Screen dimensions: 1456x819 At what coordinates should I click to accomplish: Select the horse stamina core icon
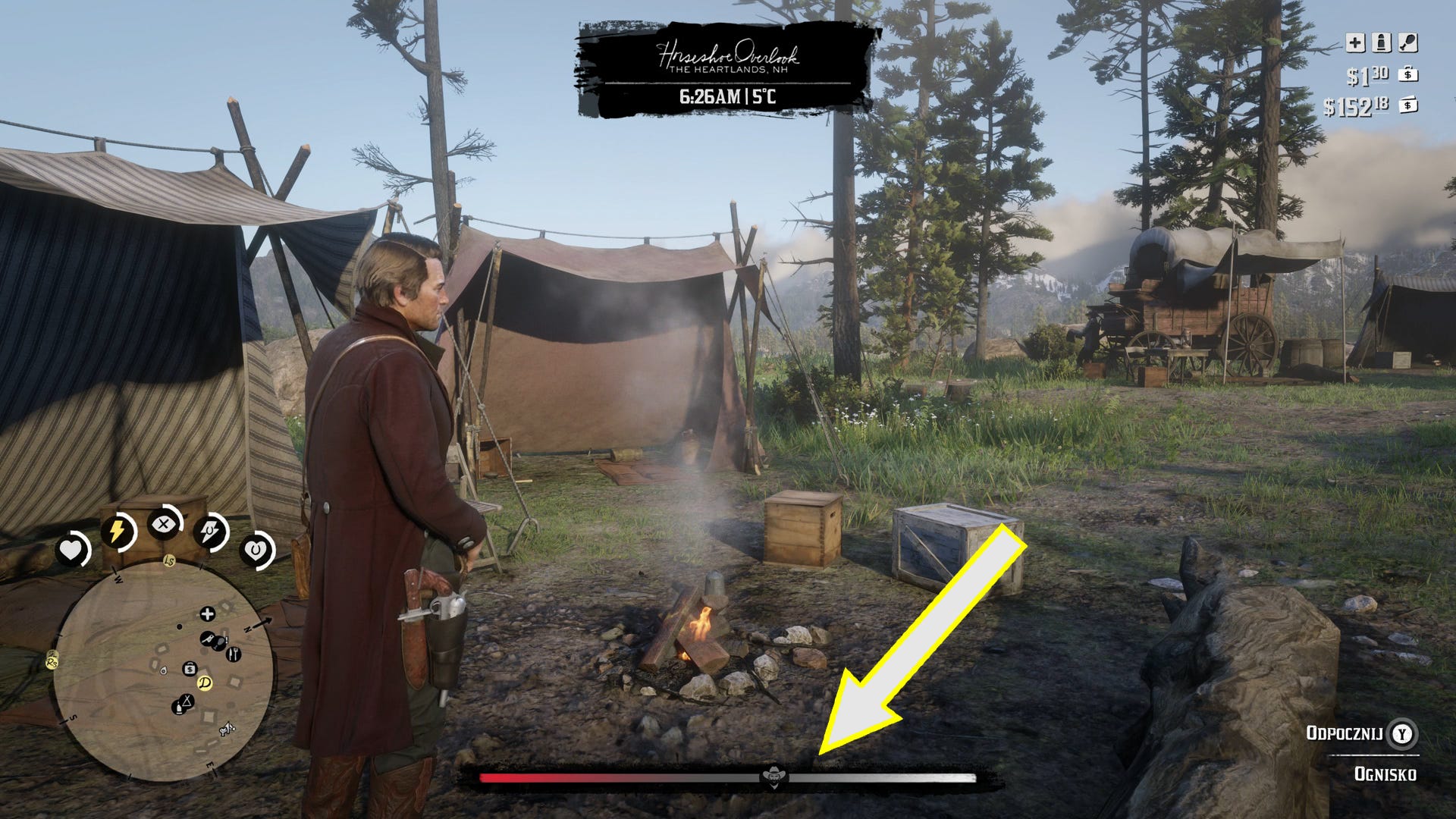pos(210,531)
